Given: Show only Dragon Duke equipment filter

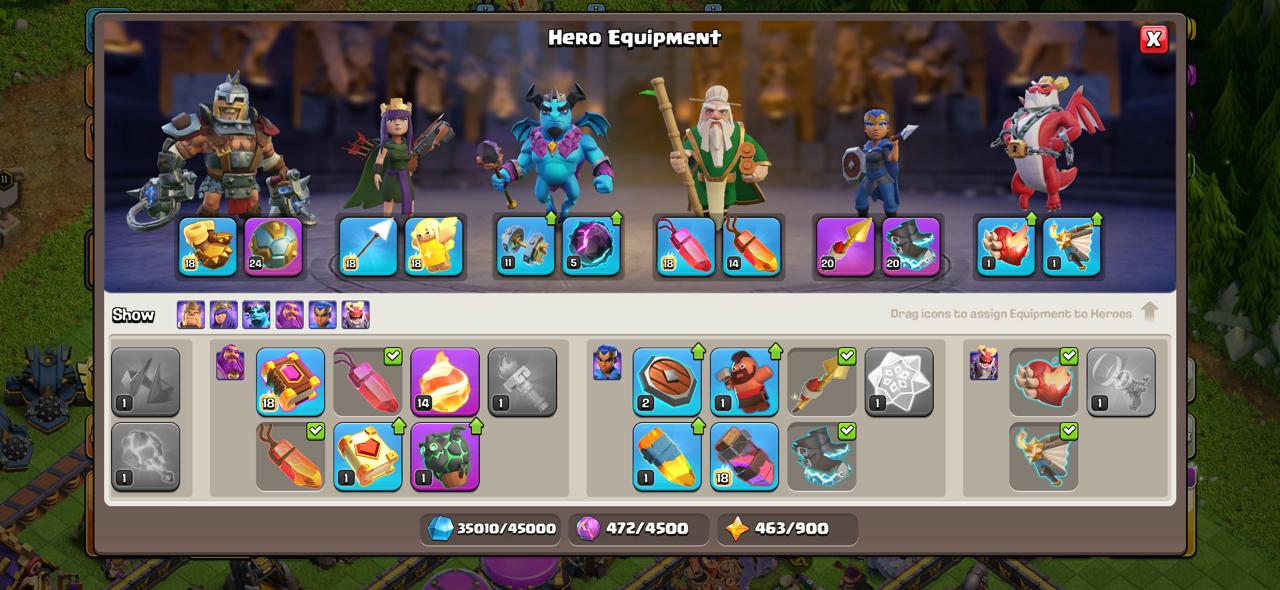Looking at the screenshot, I should [x=355, y=315].
